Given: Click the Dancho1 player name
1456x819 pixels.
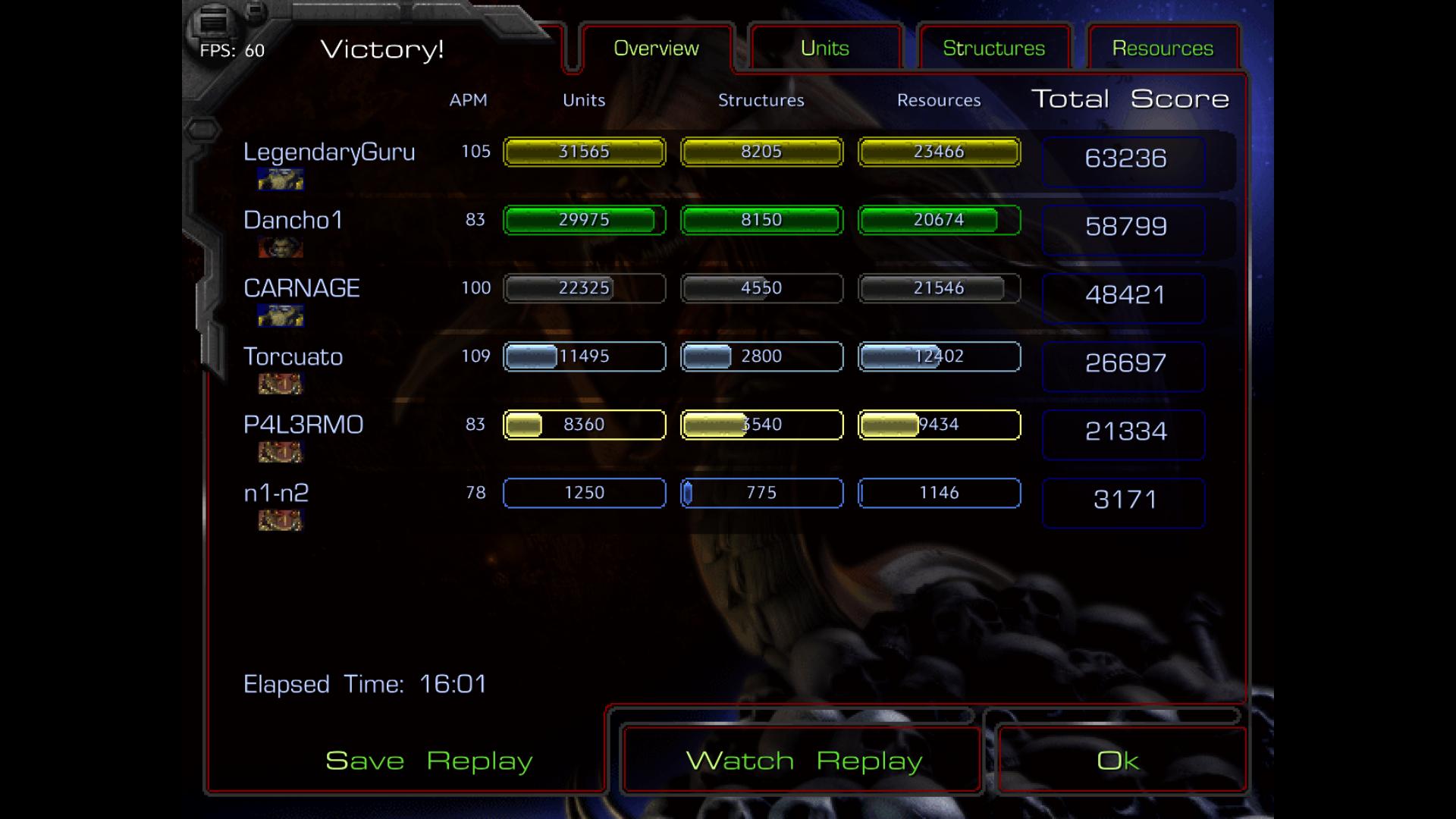Looking at the screenshot, I should [293, 221].
